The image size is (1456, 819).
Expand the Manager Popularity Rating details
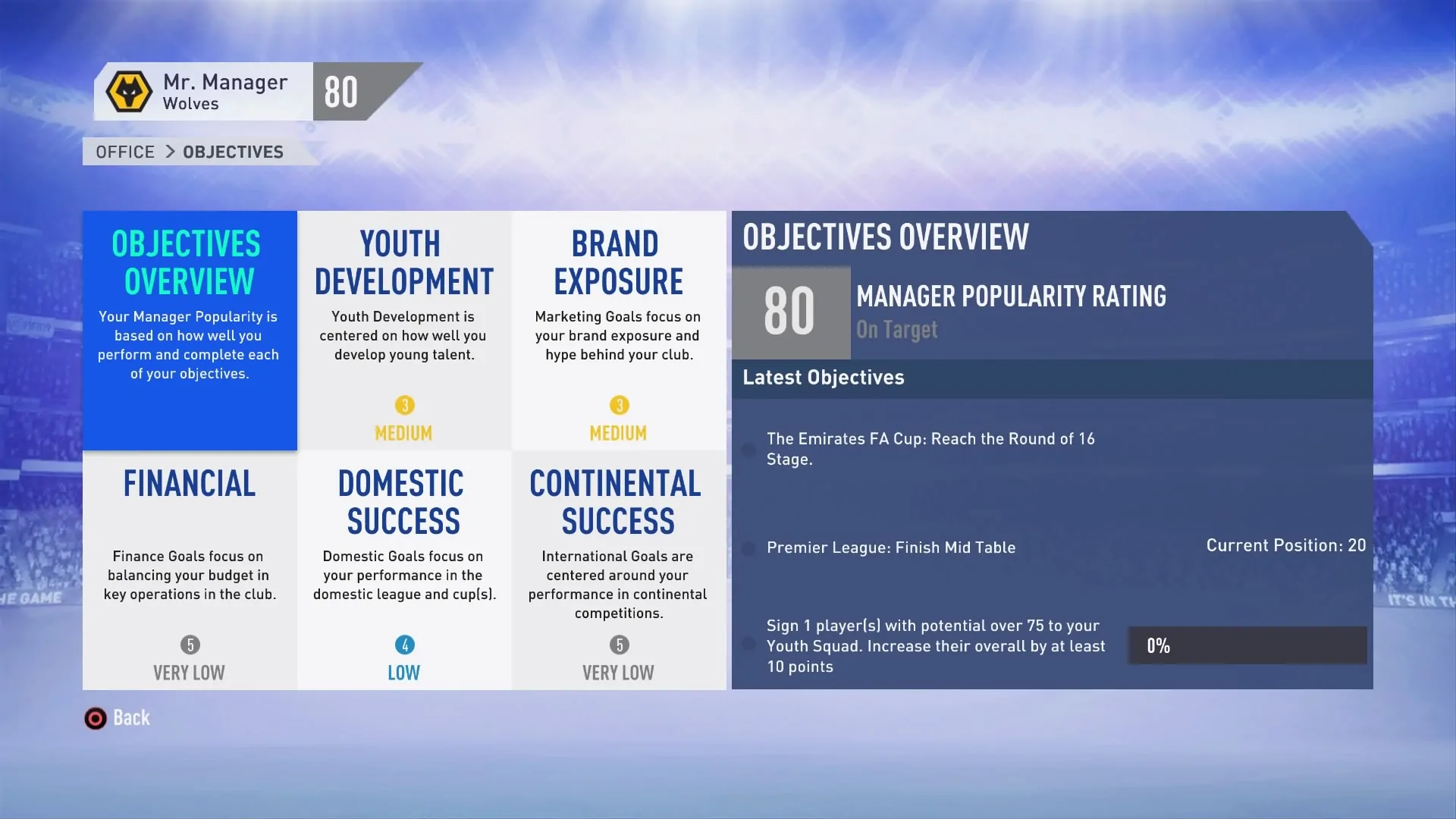(1012, 297)
